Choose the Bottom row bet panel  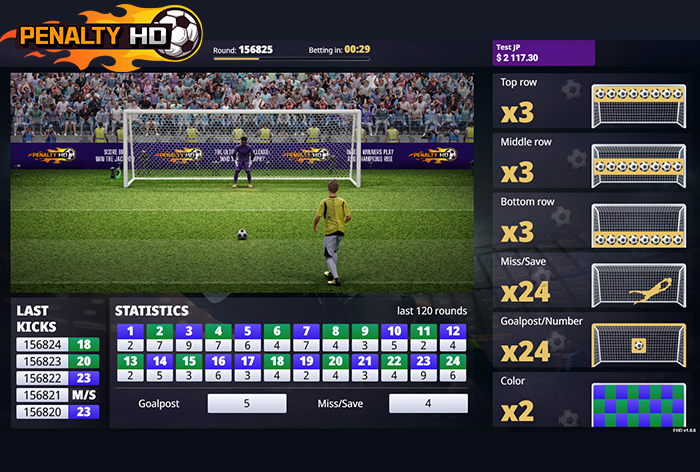click(x=594, y=220)
